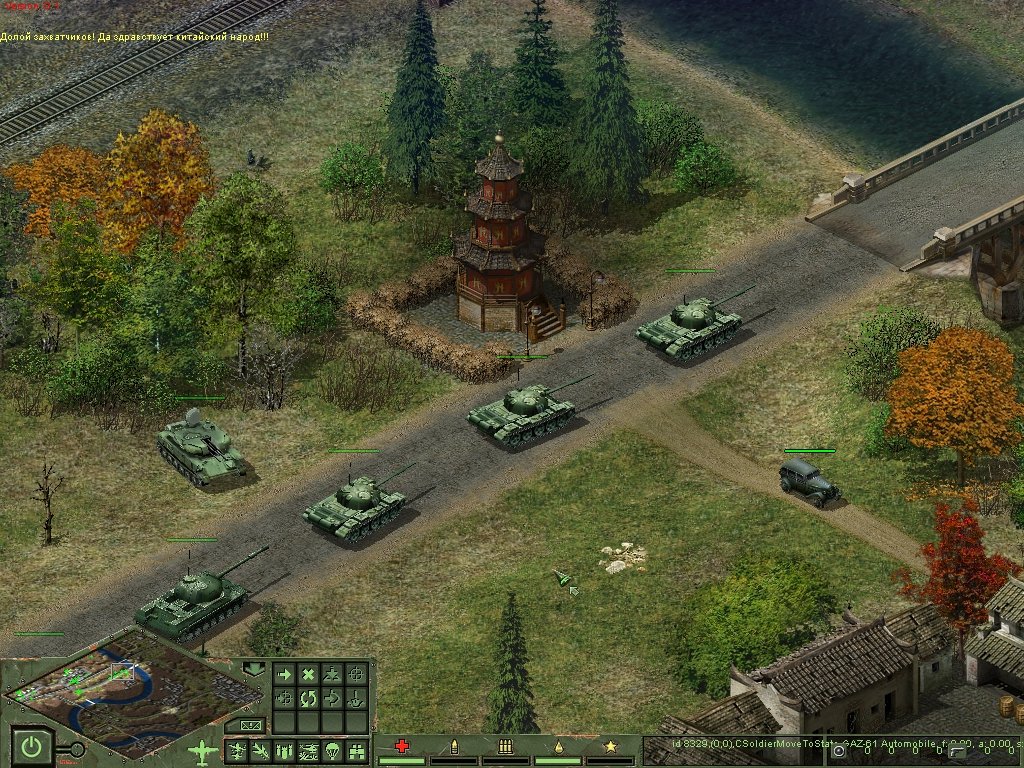This screenshot has height=768, width=1024.
Task: Collapse the panel with the down arrow
Action: click(x=254, y=668)
